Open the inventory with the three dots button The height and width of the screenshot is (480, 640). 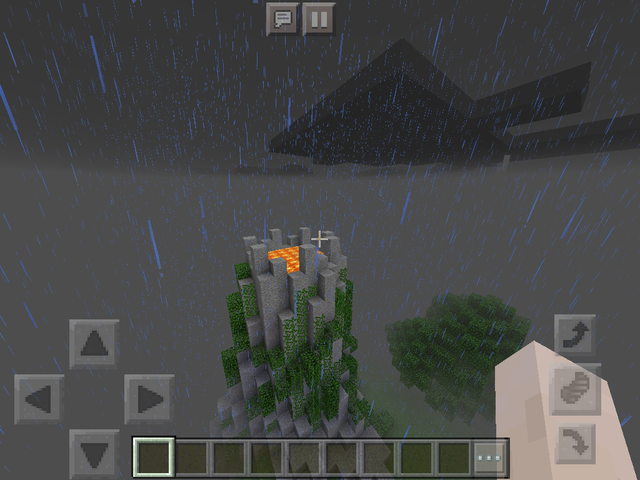click(490, 458)
